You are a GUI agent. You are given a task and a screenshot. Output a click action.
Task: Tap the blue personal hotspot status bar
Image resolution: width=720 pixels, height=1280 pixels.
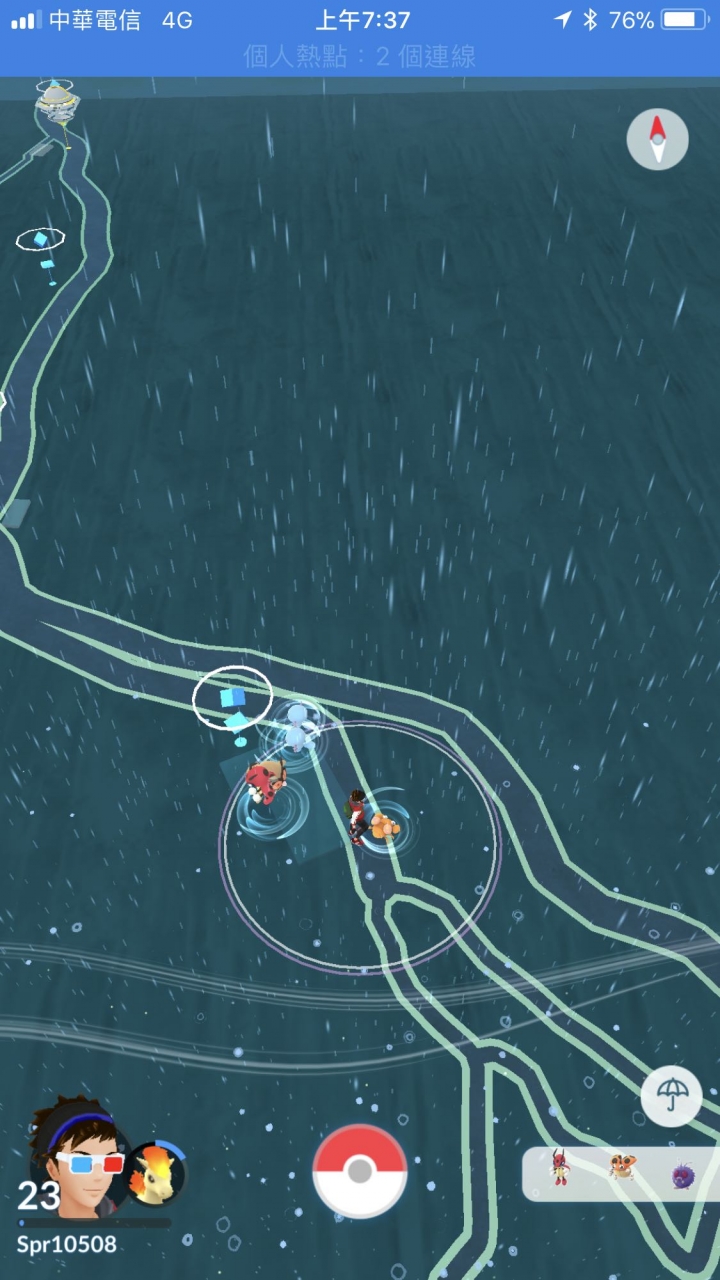(x=360, y=56)
